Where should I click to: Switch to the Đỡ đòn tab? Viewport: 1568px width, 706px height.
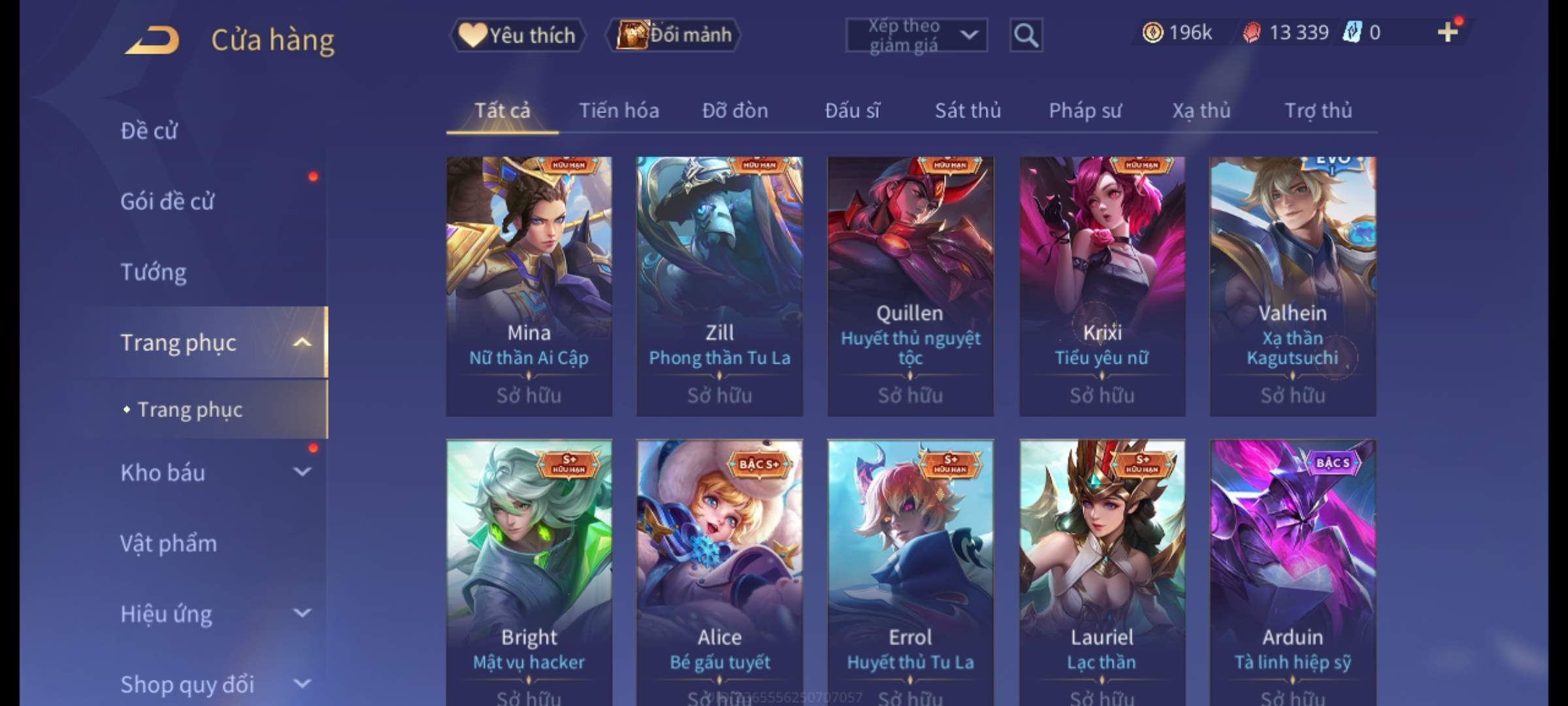(x=735, y=110)
